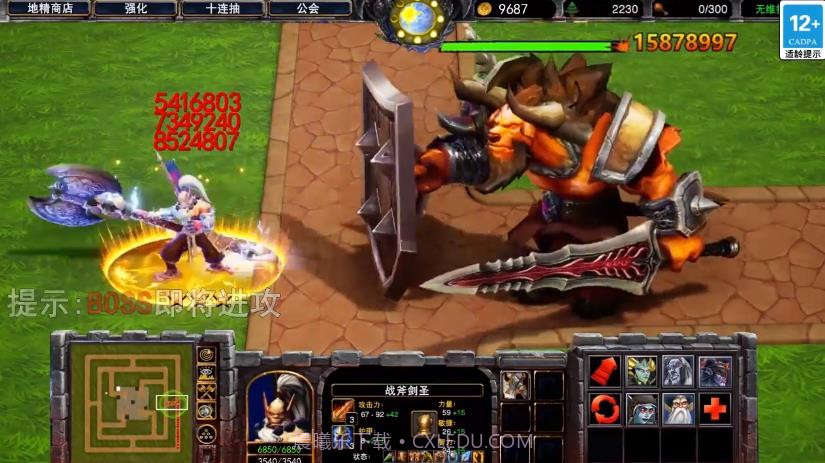Click the 十连抽 ten-draw button
This screenshot has width=825, height=463.
(x=222, y=8)
